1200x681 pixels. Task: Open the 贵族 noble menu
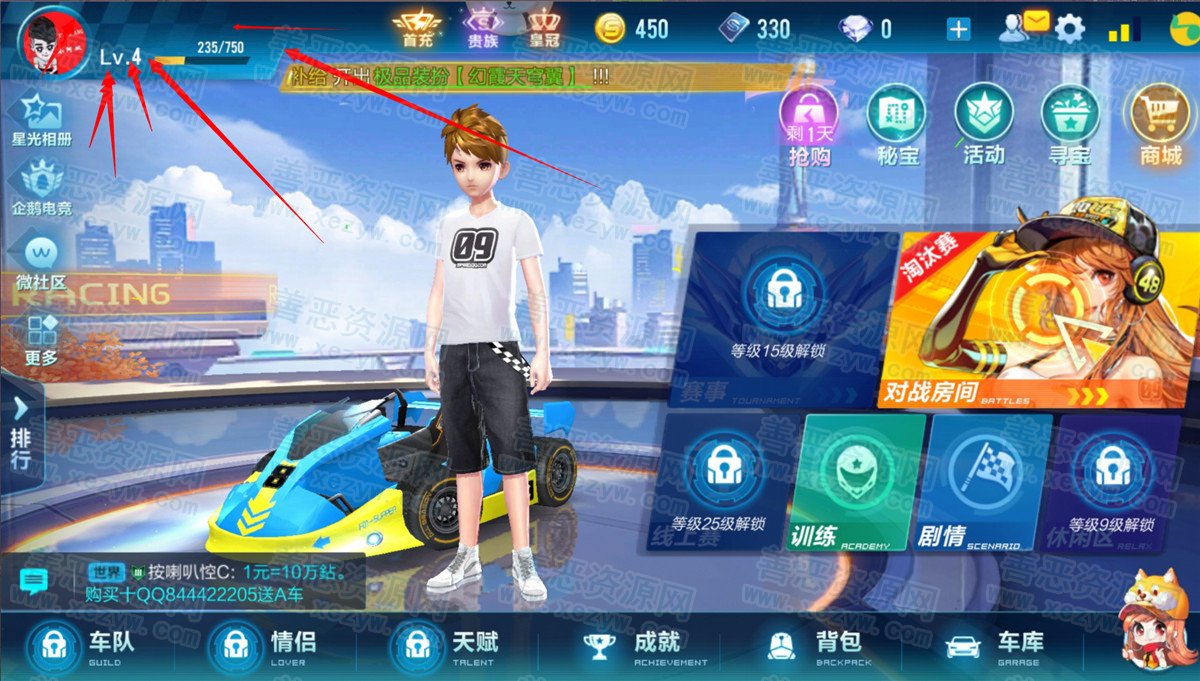pos(484,26)
